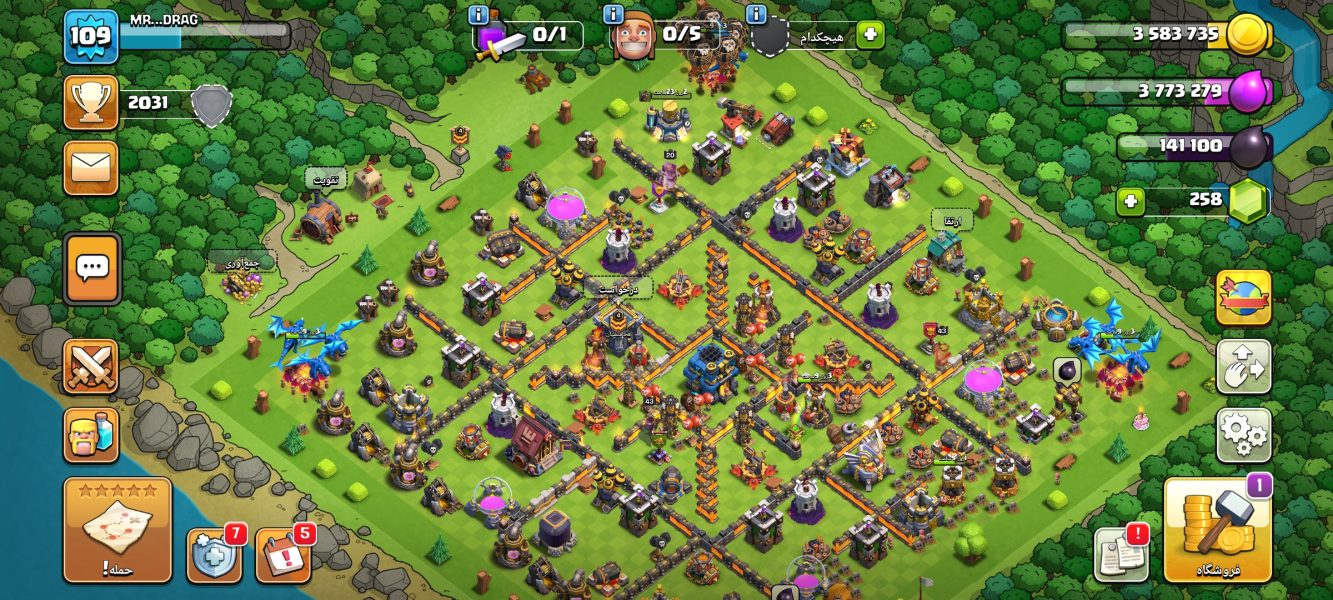Open the settings gears button

(x=1243, y=435)
